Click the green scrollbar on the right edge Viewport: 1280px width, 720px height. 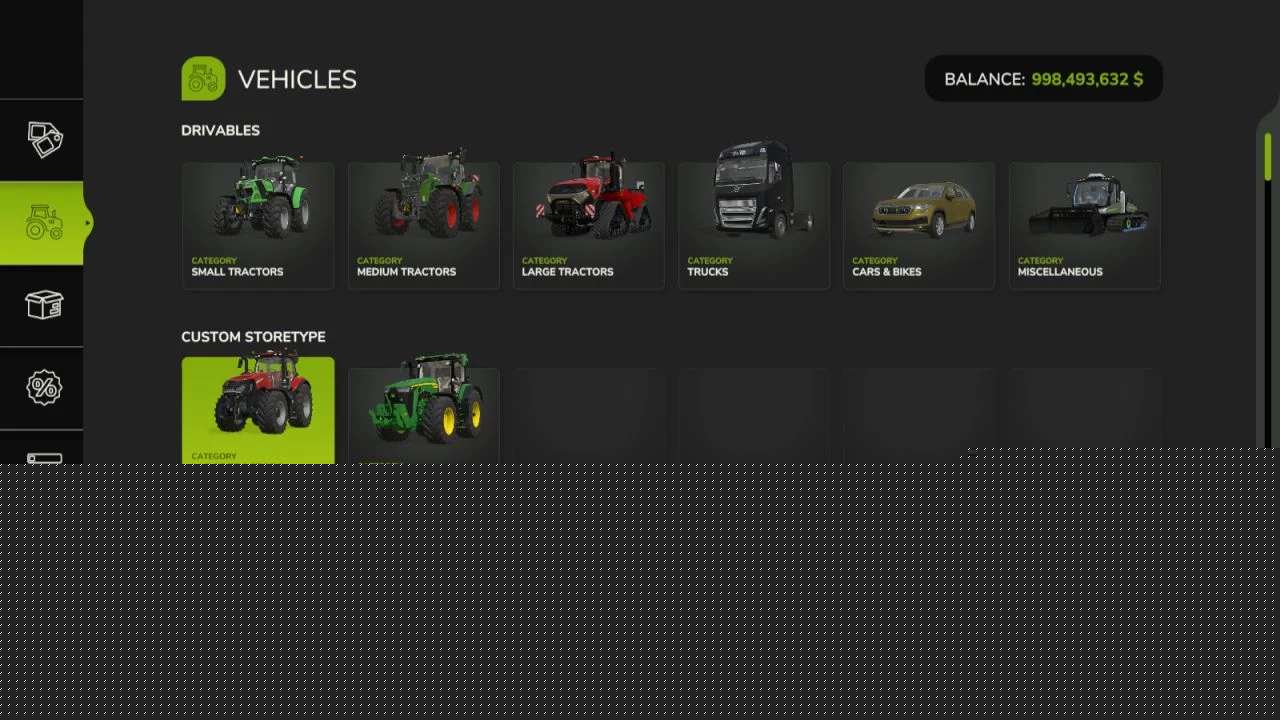coord(1268,157)
